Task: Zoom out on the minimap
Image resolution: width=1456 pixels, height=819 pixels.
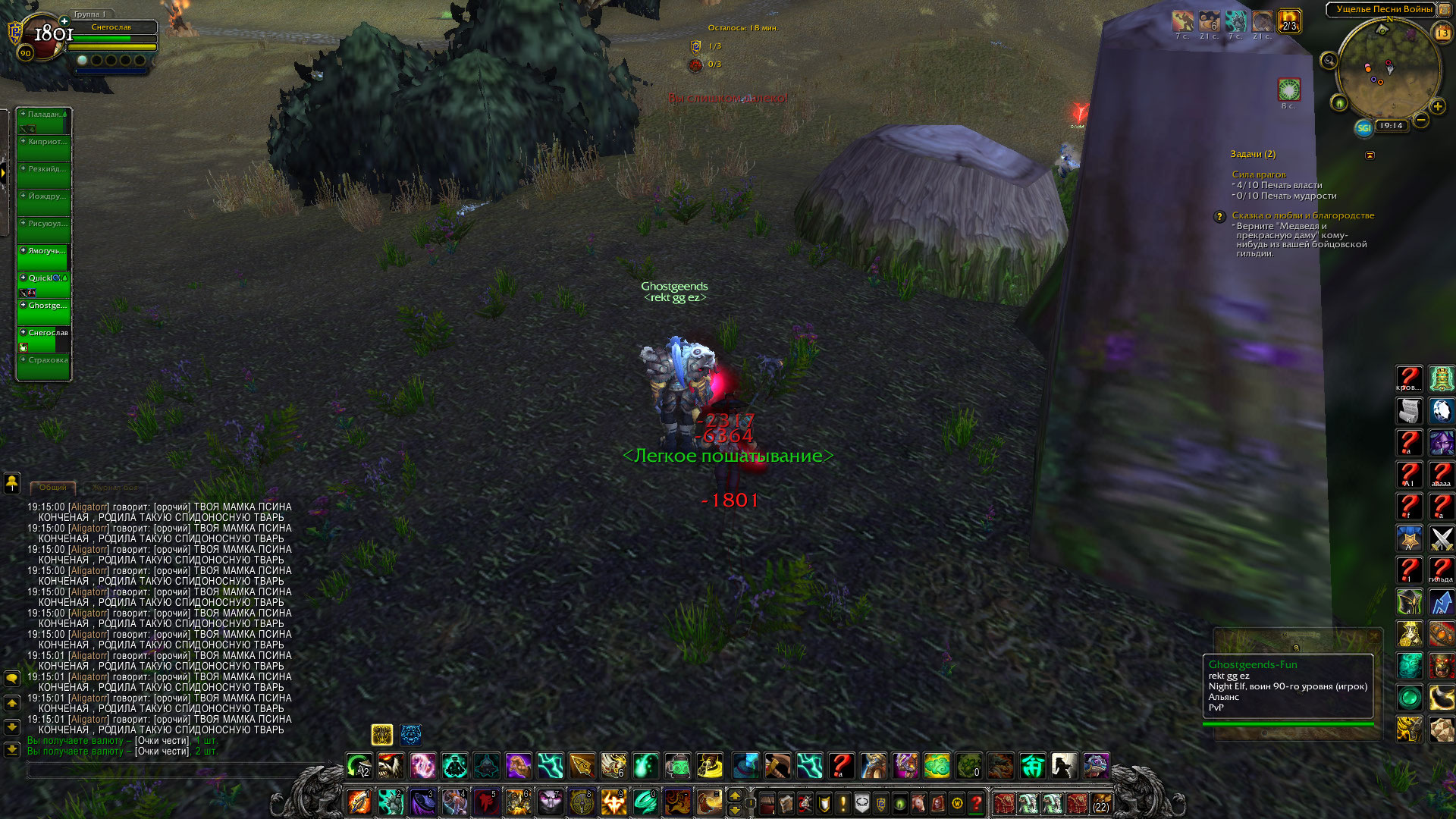Action: [1421, 120]
